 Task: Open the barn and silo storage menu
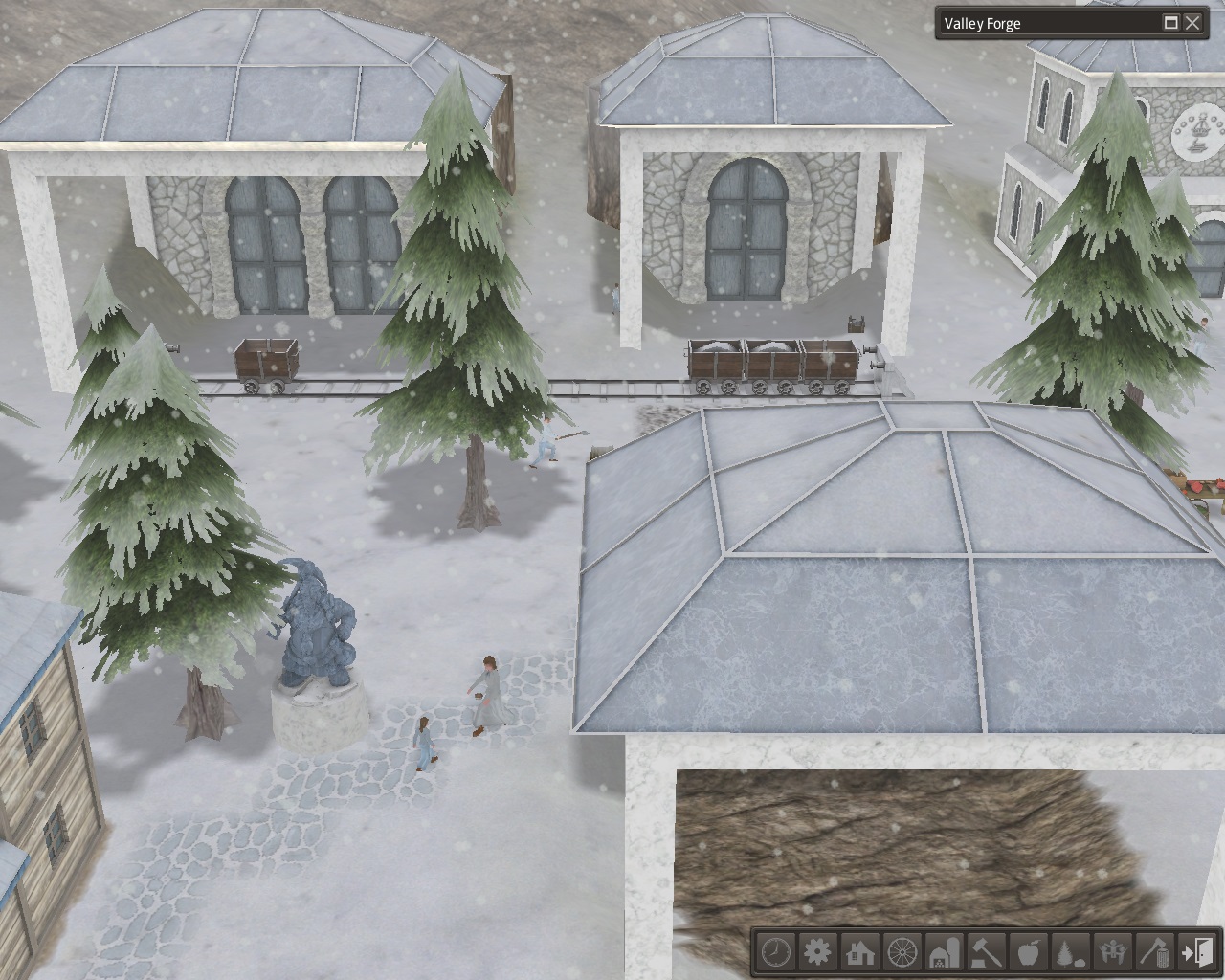945,952
